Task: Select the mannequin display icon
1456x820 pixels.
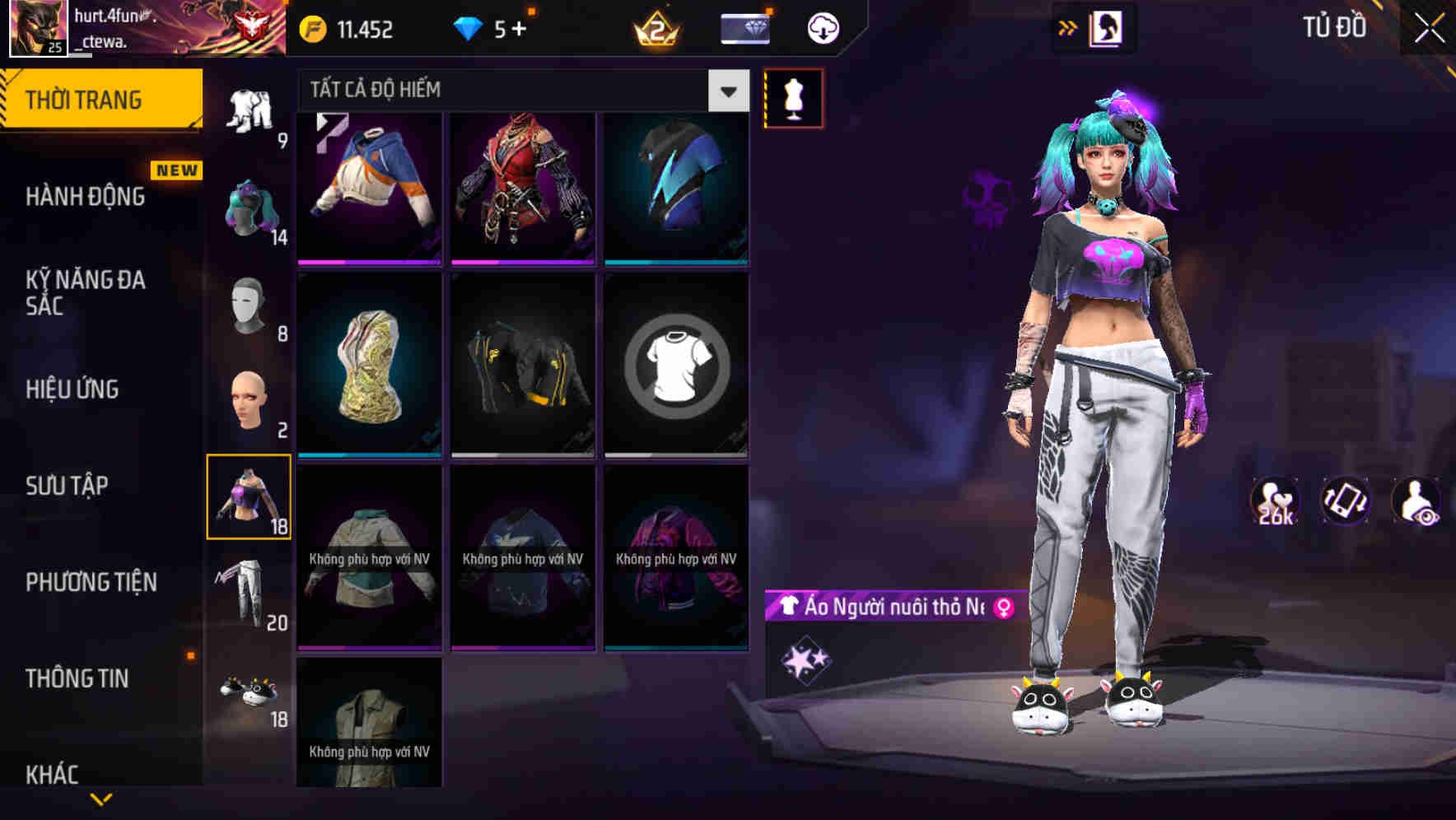Action: [x=793, y=97]
